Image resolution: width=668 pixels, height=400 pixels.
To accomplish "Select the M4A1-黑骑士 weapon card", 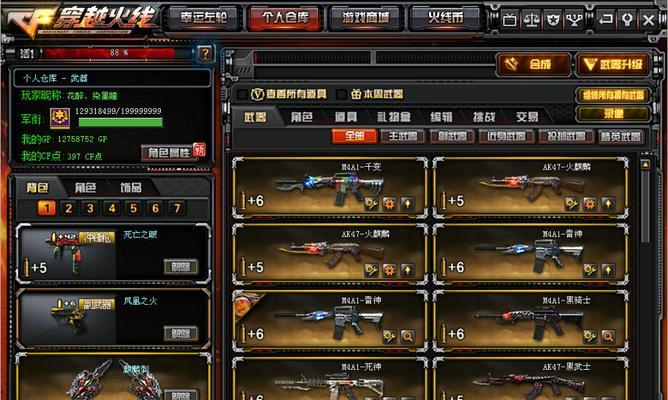I will (530, 322).
